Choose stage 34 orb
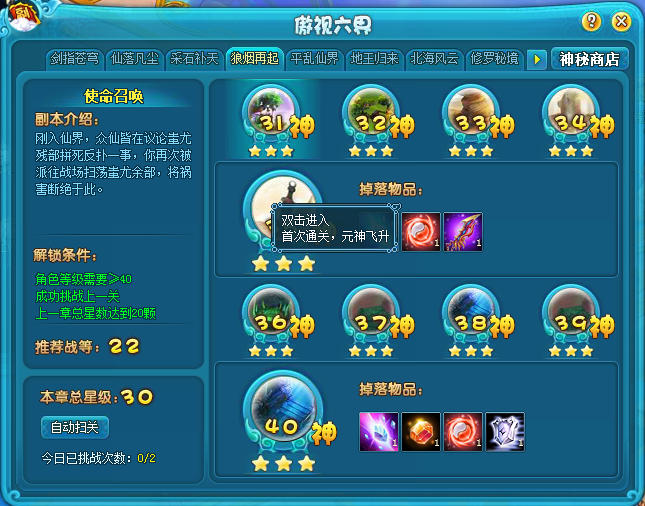This screenshot has height=506, width=645. click(x=568, y=114)
